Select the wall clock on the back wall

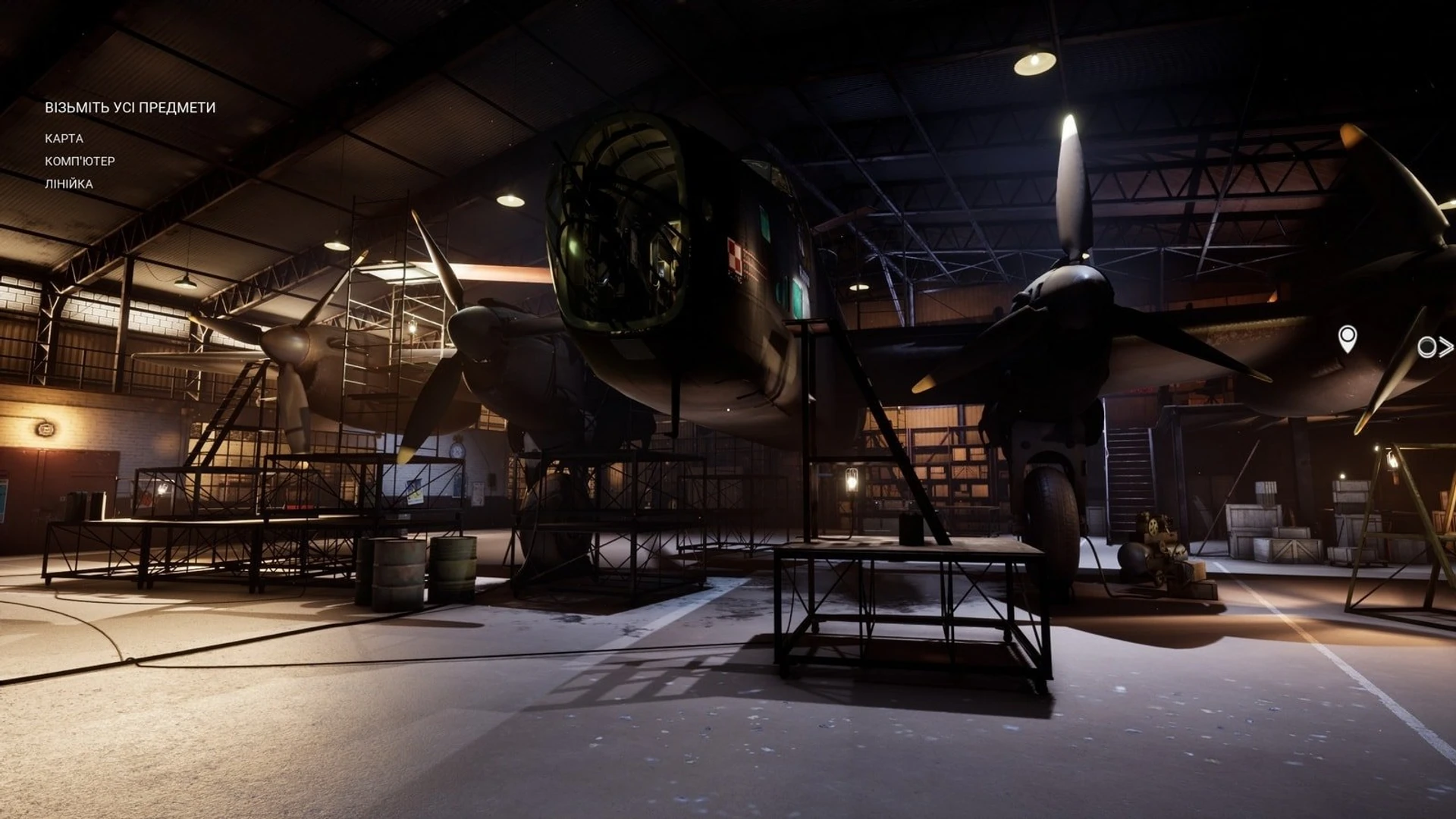457,450
